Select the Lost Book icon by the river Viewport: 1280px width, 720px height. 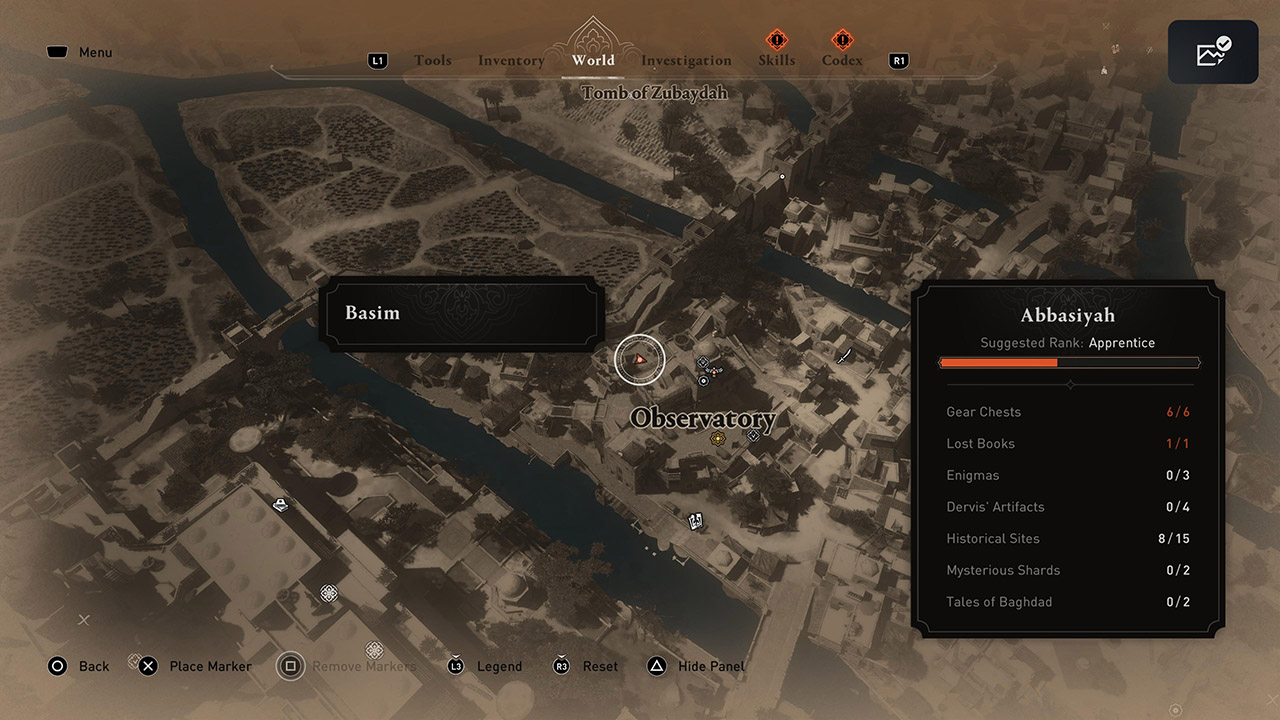pos(695,520)
